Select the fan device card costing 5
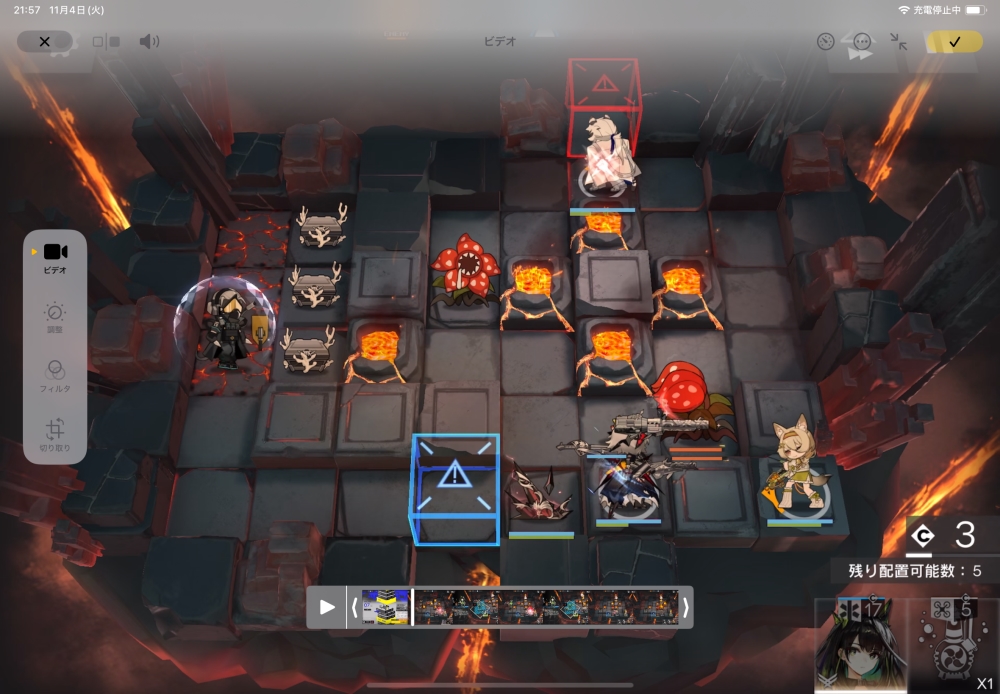The width and height of the screenshot is (1000, 694). [x=953, y=645]
